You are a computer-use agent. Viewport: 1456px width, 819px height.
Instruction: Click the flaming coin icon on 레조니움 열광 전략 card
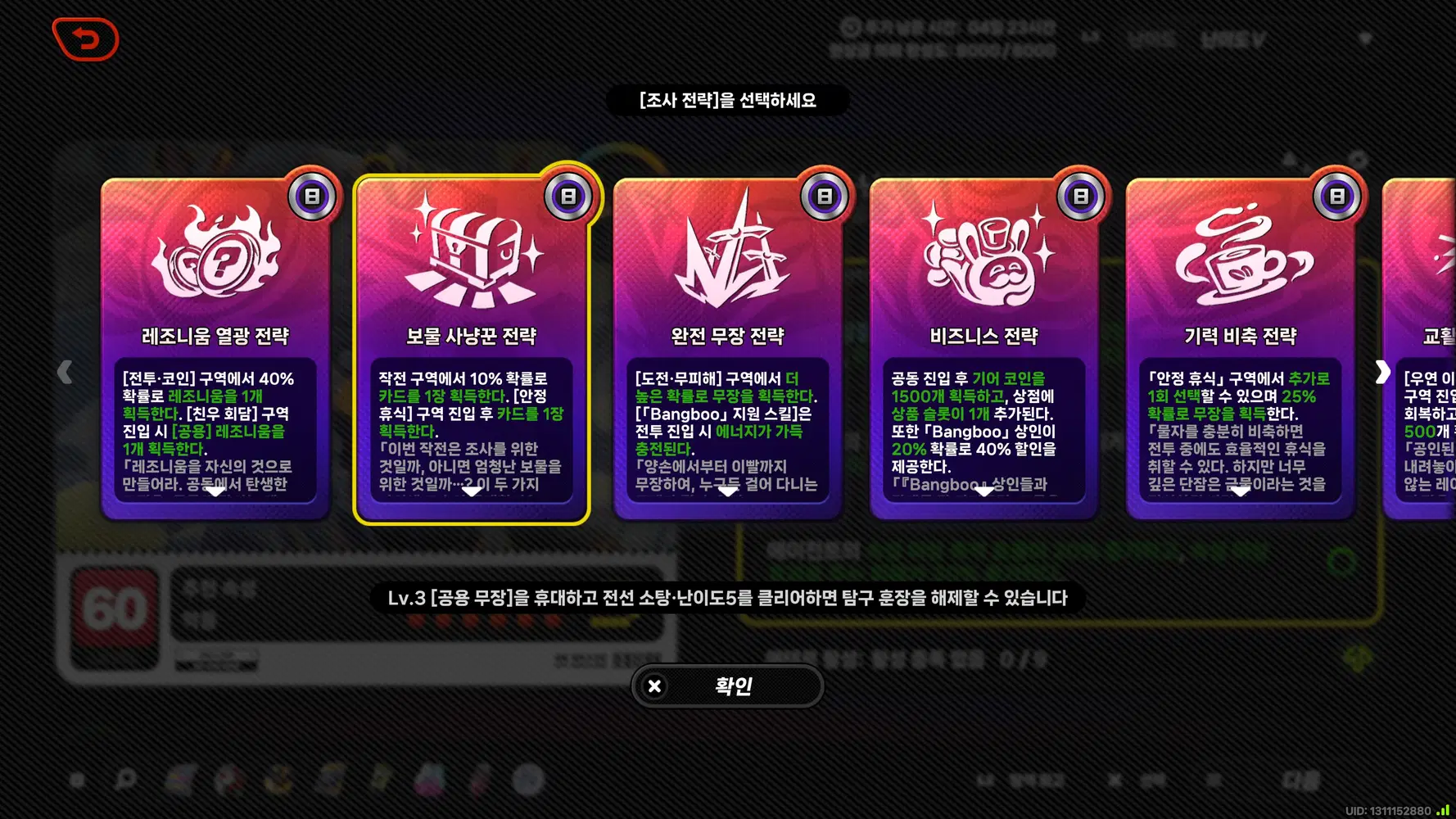coord(215,256)
